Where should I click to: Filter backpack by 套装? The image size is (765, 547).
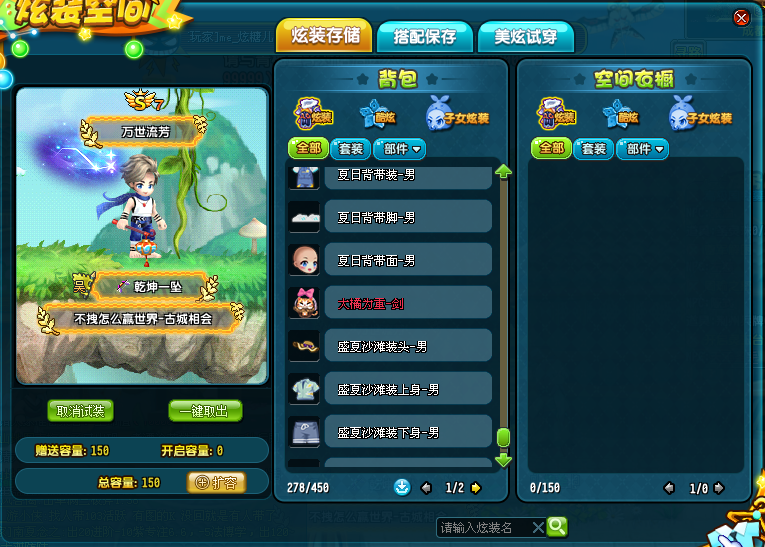point(348,149)
